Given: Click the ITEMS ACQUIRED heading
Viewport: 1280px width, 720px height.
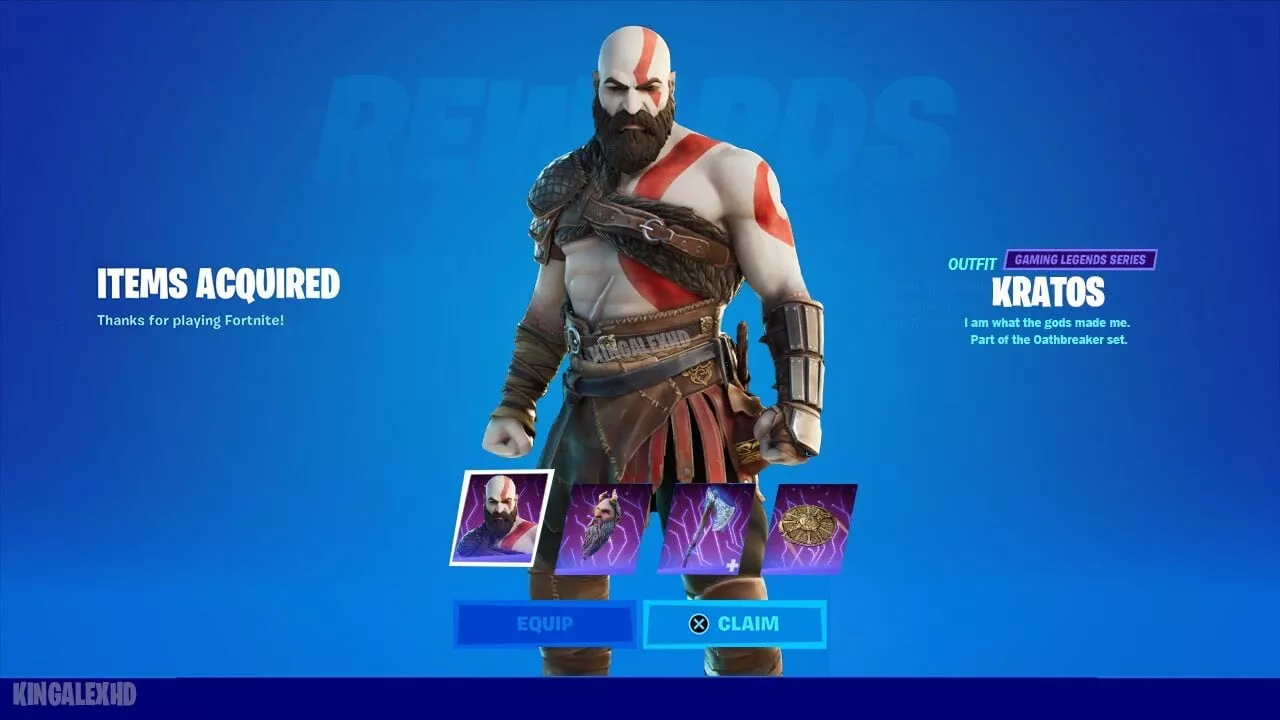Looking at the screenshot, I should [x=218, y=285].
